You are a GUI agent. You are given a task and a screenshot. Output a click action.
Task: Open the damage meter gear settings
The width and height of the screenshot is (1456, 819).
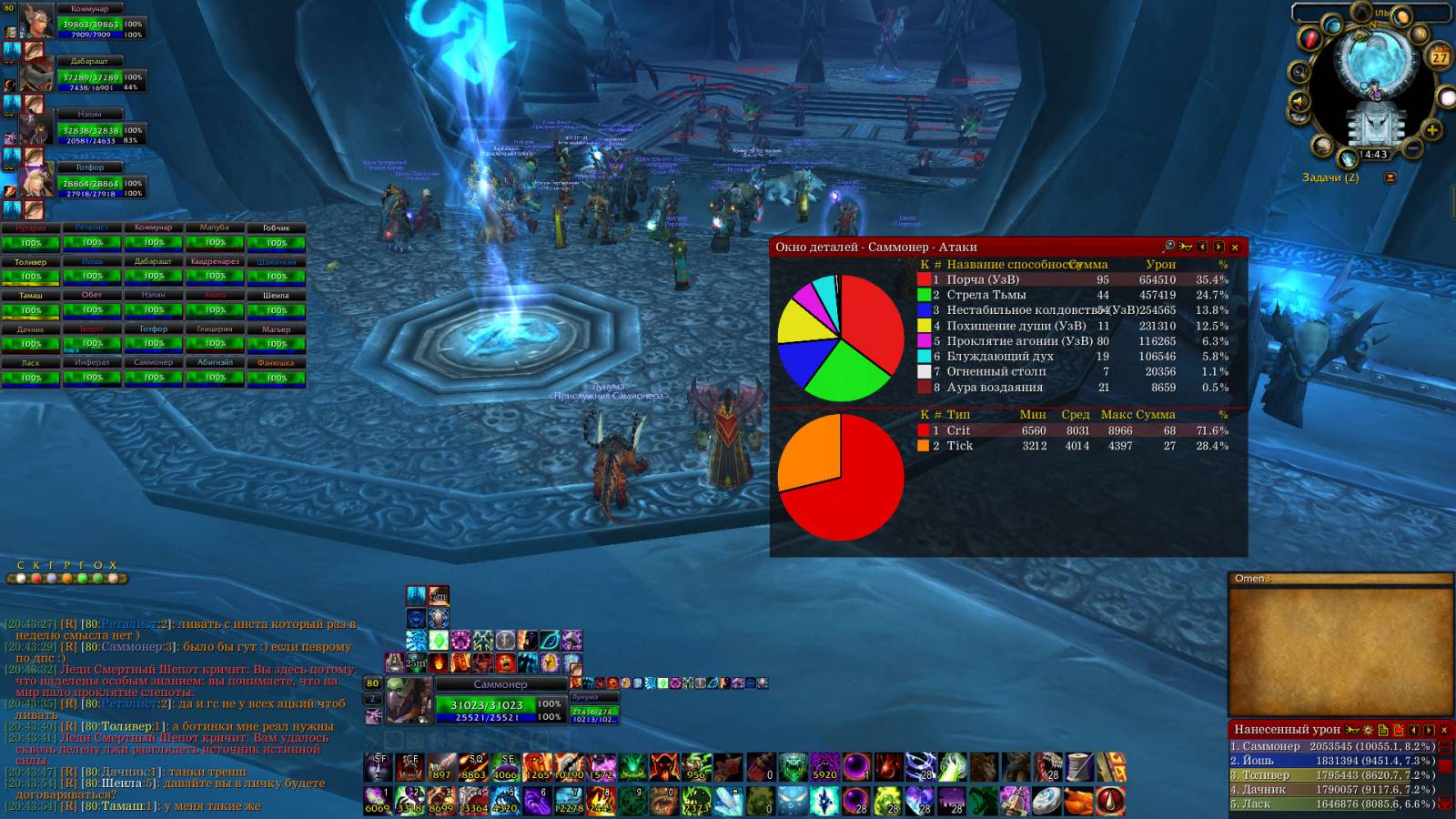tap(1368, 730)
